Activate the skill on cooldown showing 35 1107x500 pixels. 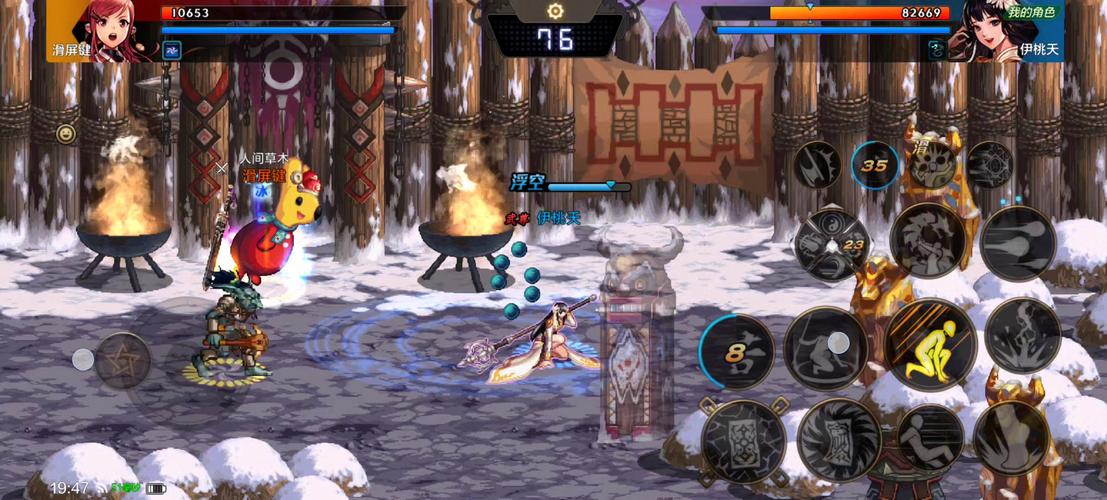874,165
